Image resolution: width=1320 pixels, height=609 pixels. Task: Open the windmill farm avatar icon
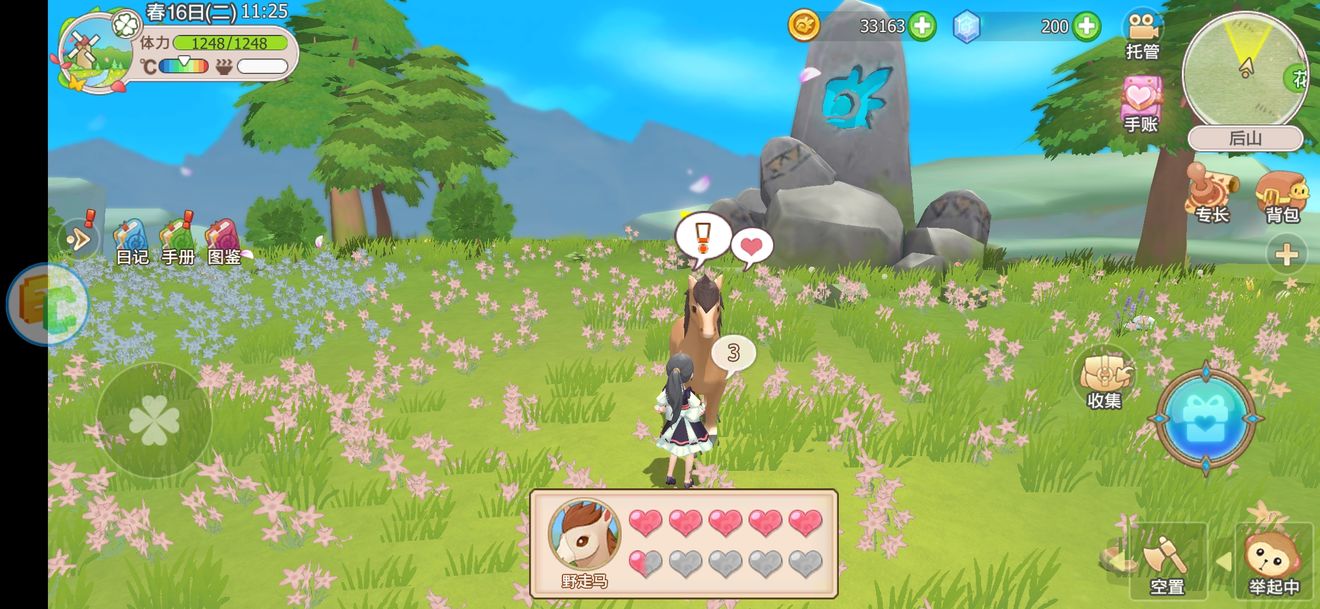95,53
